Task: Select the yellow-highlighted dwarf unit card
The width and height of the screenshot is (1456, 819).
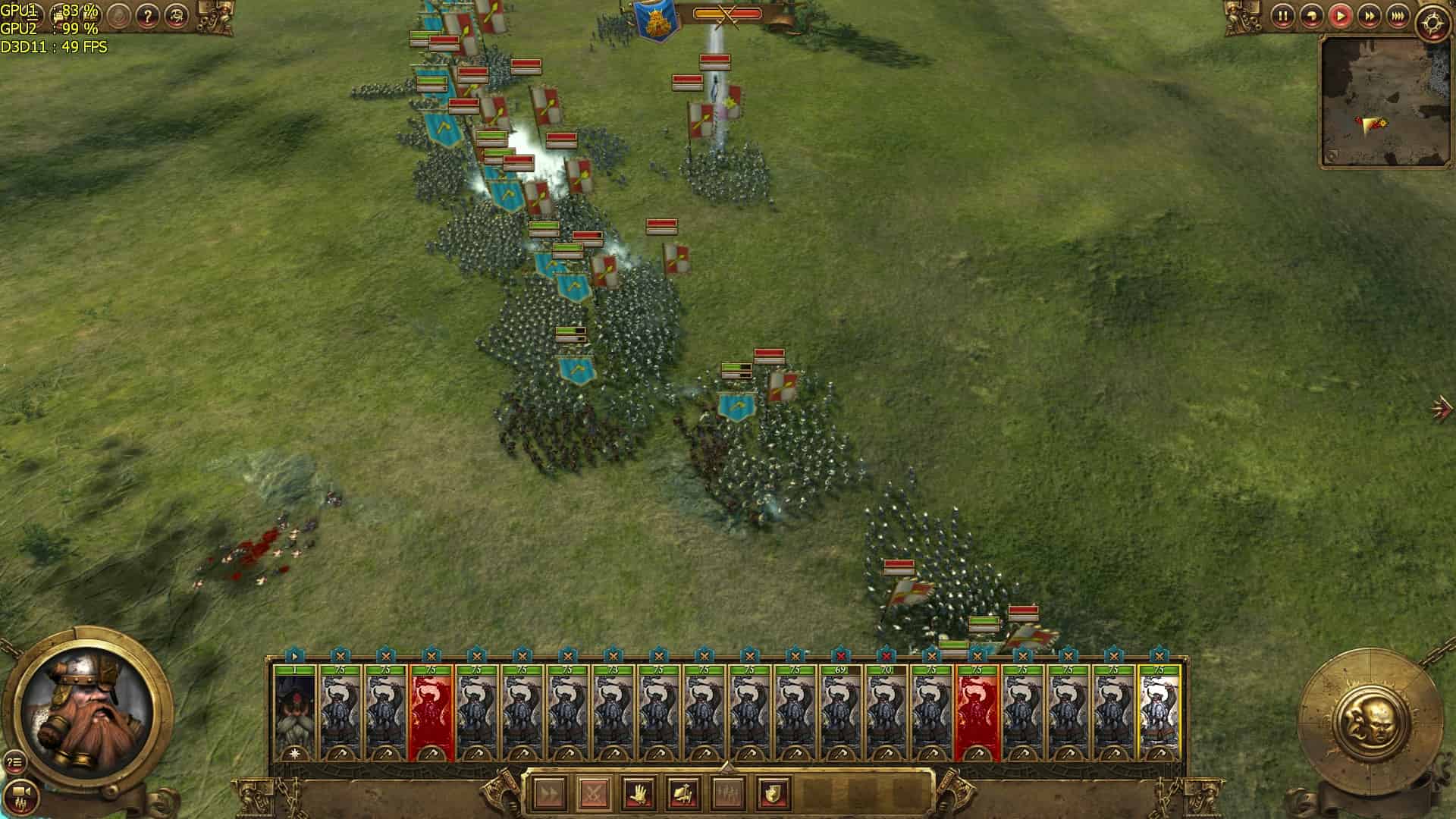Action: point(1159,713)
